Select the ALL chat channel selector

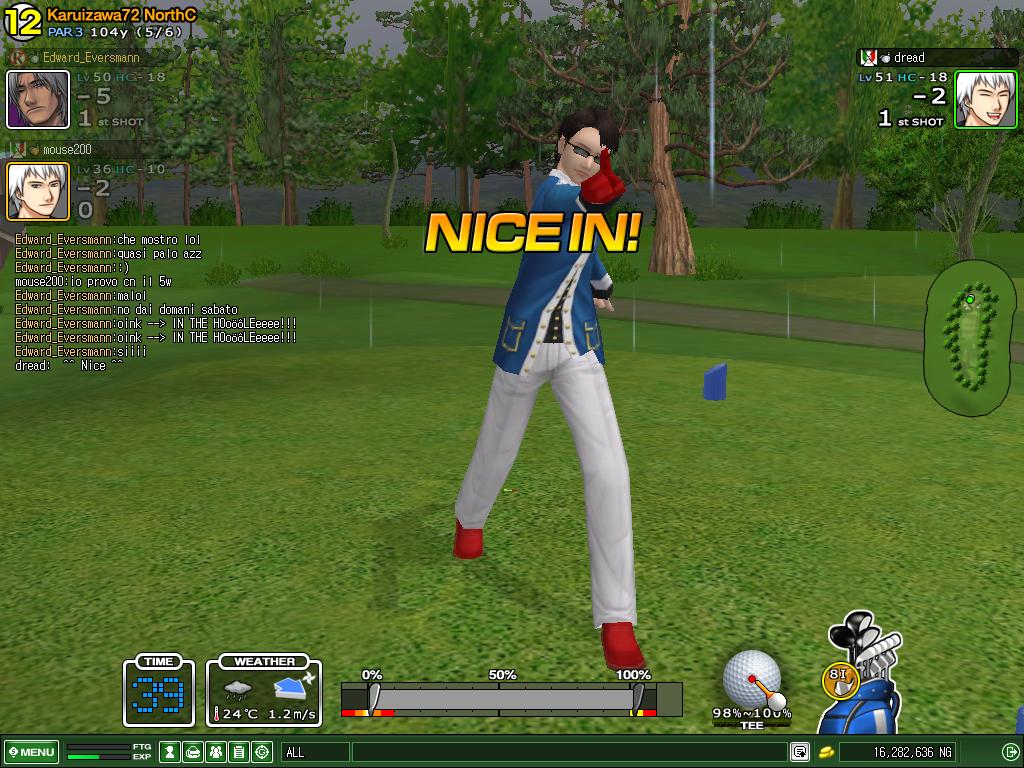coord(315,752)
